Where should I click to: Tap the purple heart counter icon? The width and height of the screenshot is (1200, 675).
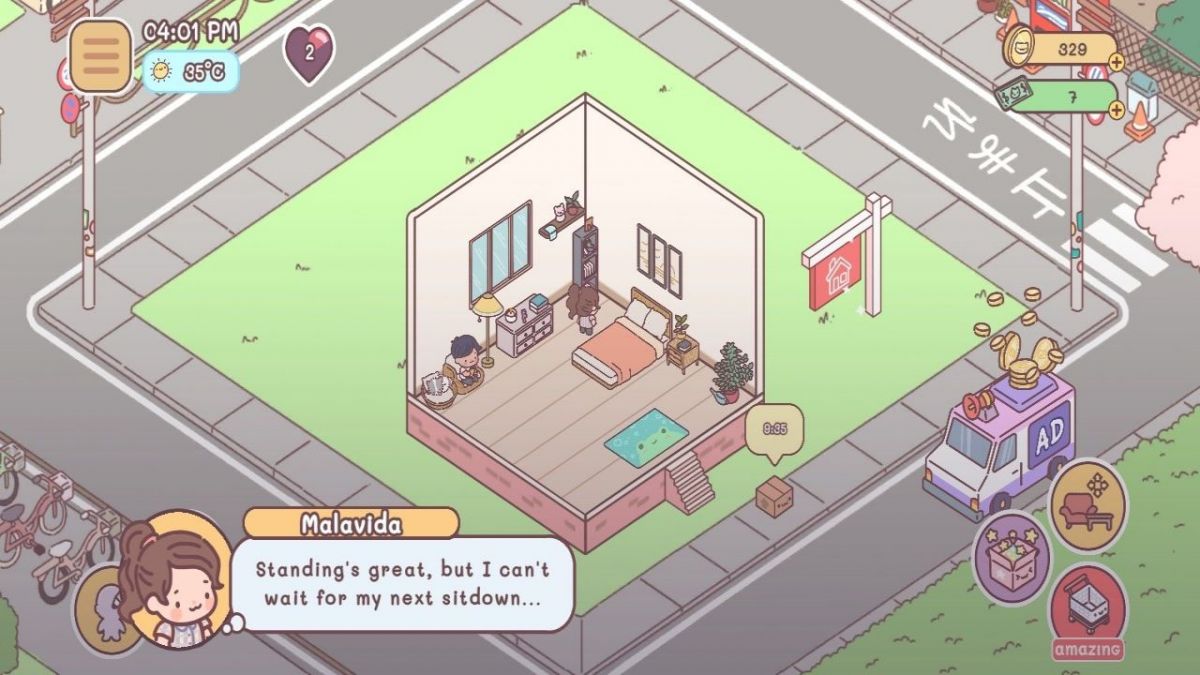pos(309,53)
